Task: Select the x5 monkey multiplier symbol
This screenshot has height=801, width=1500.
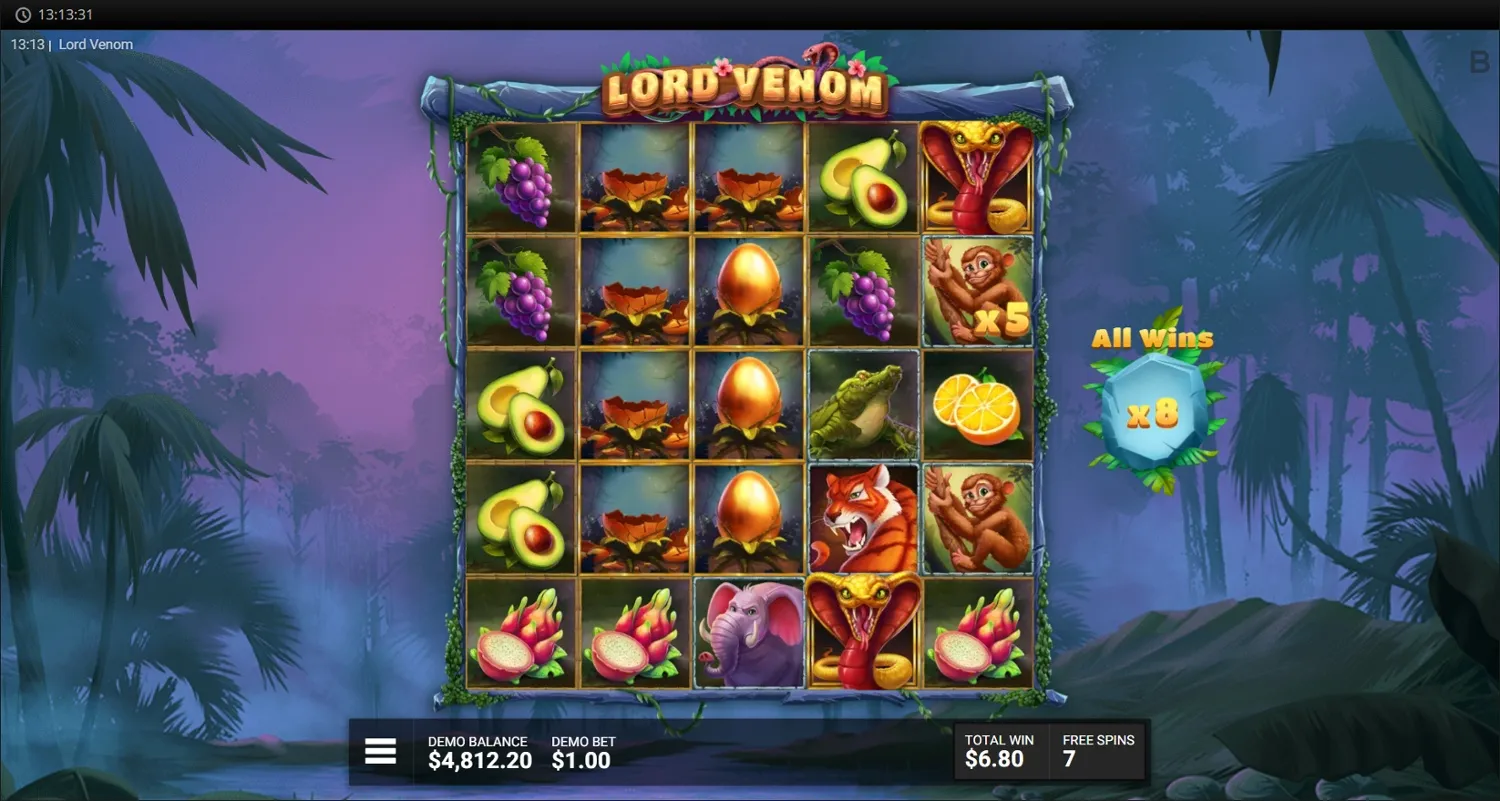Action: pyautogui.click(x=977, y=291)
